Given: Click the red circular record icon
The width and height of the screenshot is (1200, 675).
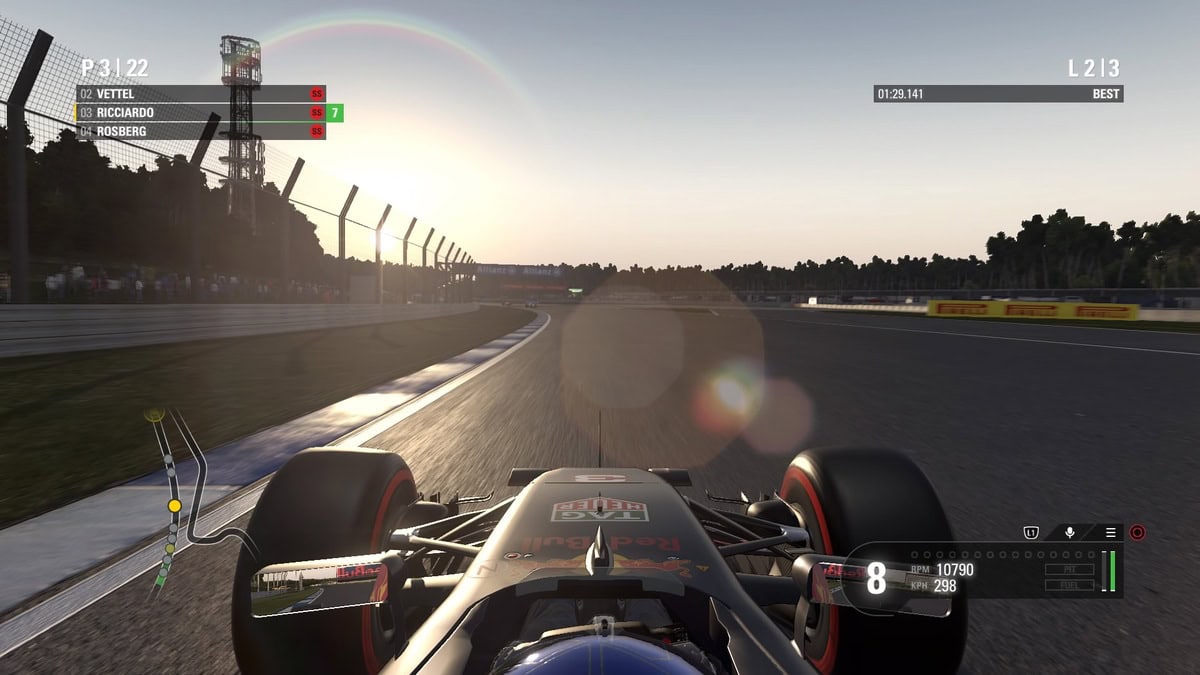Looking at the screenshot, I should 1137,532.
